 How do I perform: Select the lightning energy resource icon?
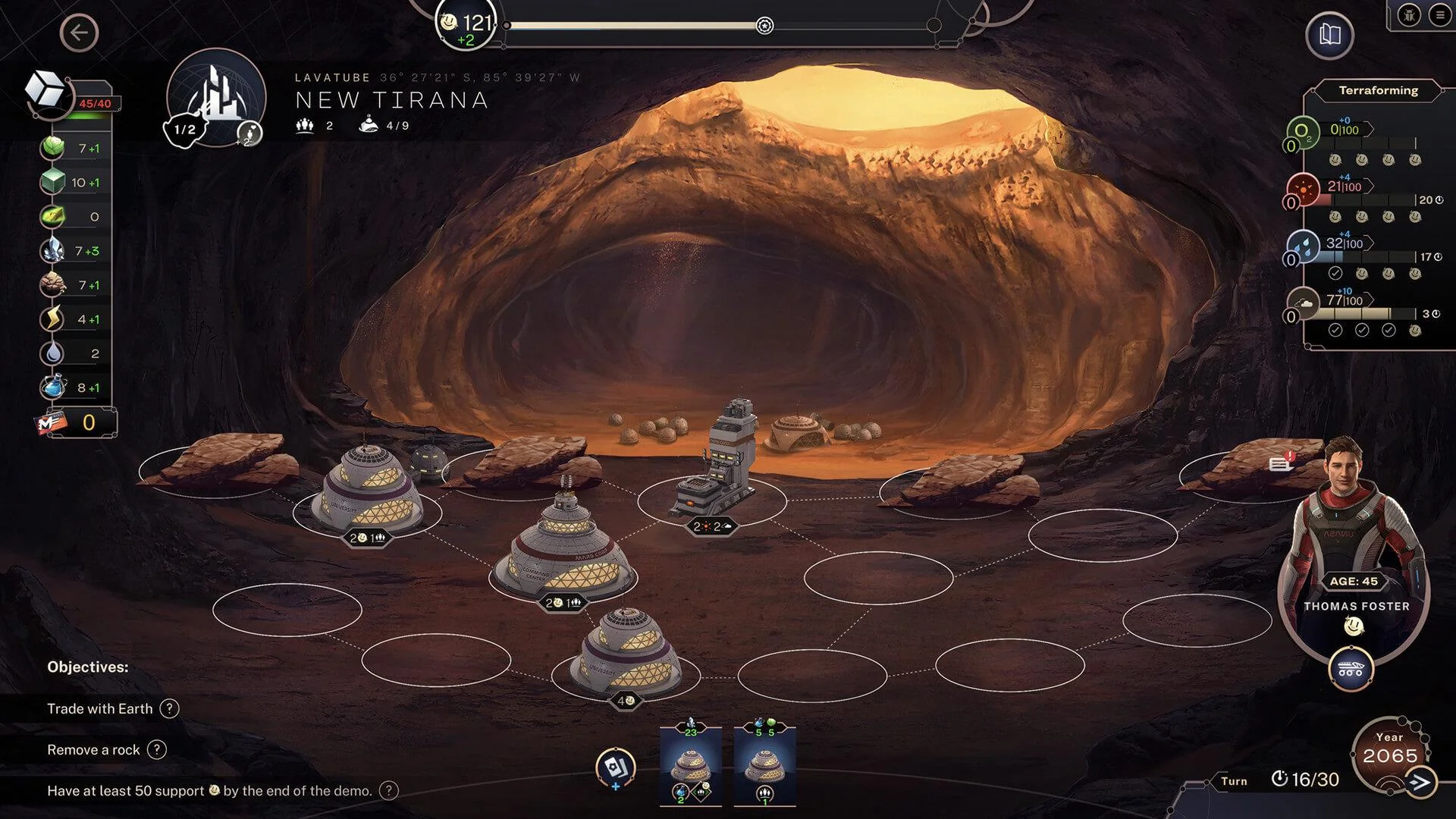pos(51,319)
